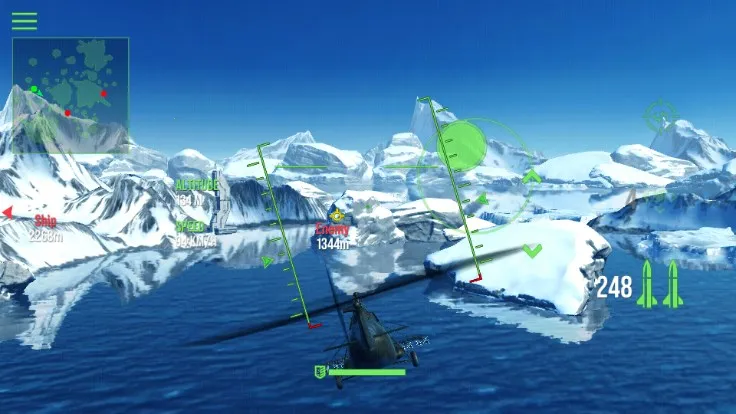This screenshot has height=414, width=736.
Task: Activate the green crosshair targeting icon
Action: pyautogui.click(x=660, y=116)
